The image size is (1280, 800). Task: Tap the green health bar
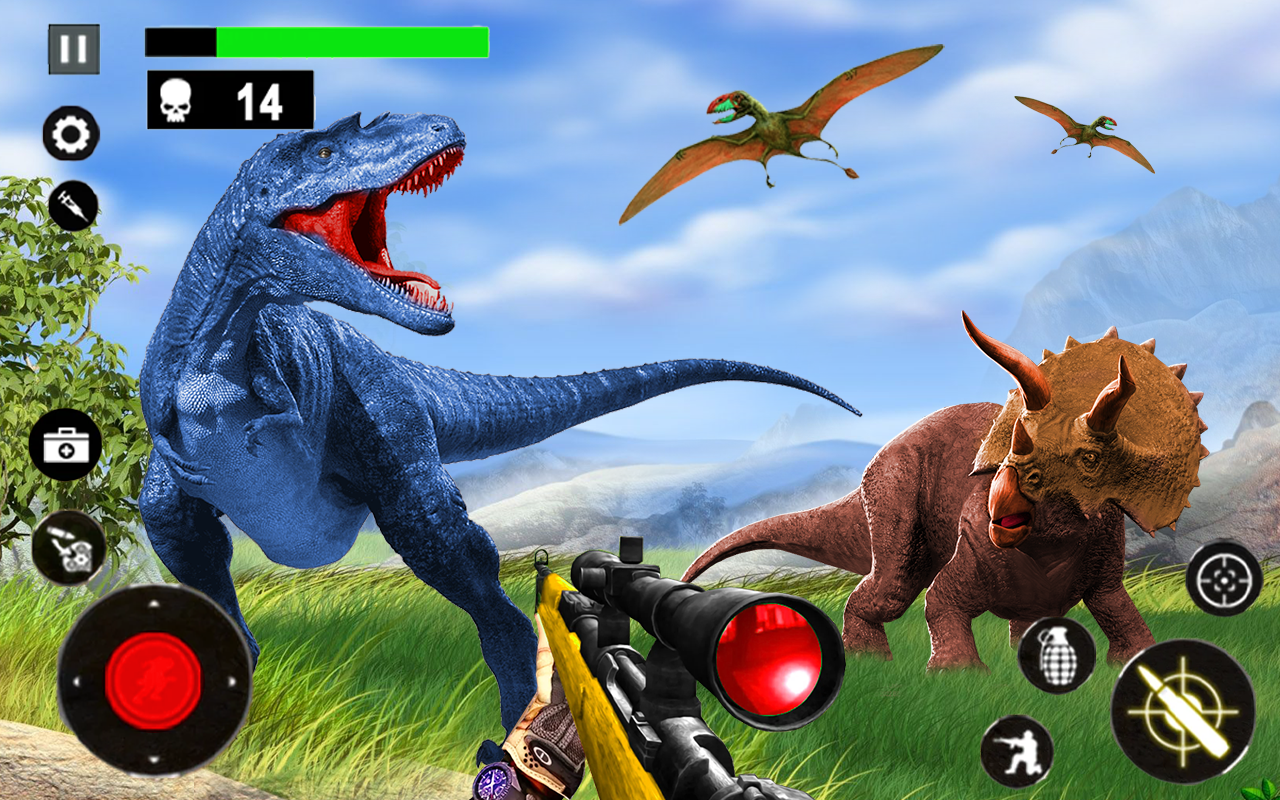click(x=350, y=42)
